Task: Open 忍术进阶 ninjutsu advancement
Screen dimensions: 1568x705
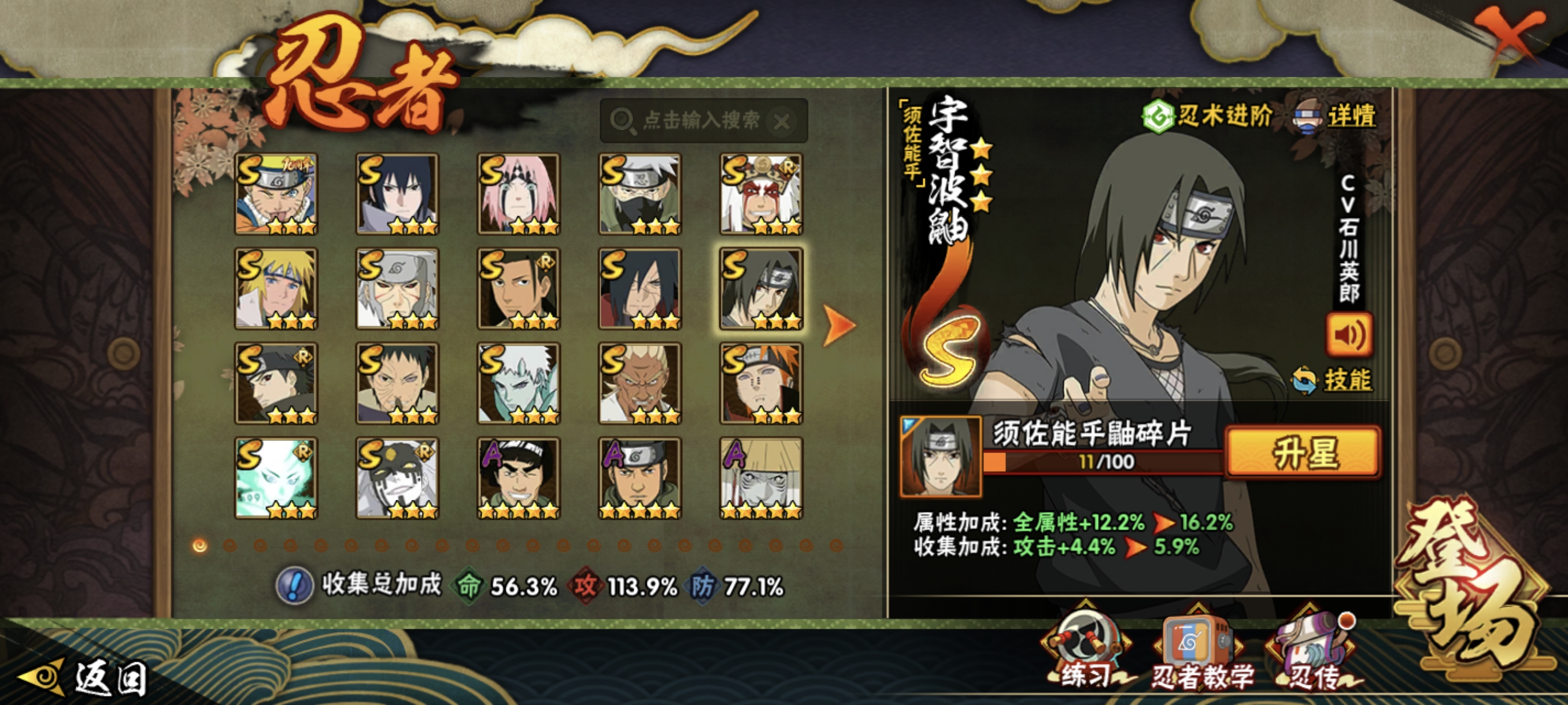Action: click(x=1207, y=116)
